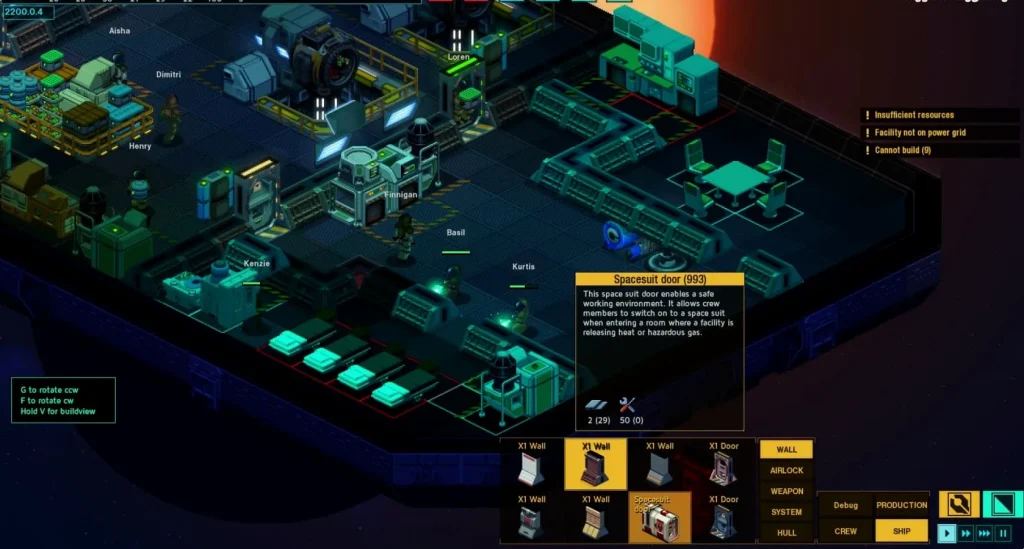Image resolution: width=1024 pixels, height=549 pixels.
Task: Select the Spacesuit door build item
Action: (659, 517)
